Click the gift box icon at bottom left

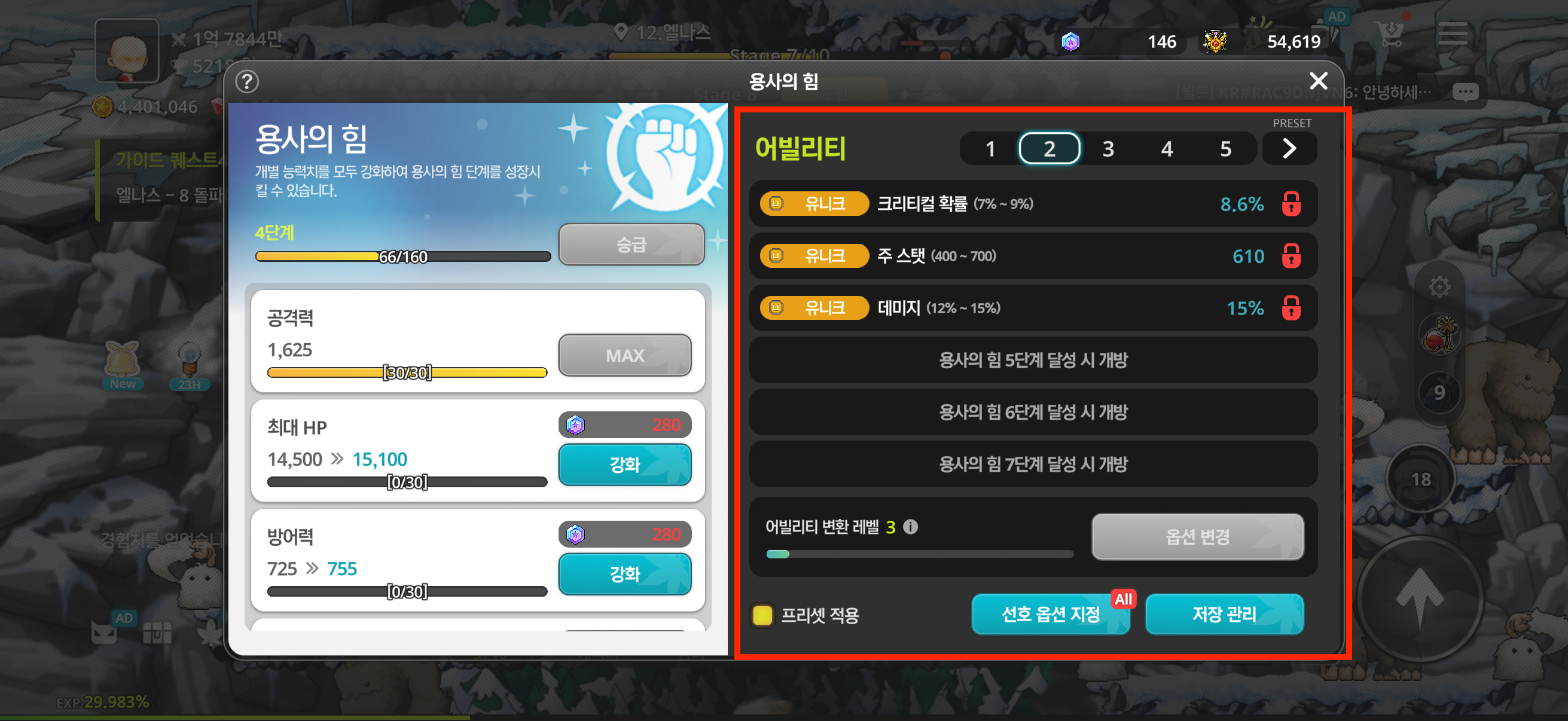tap(158, 633)
